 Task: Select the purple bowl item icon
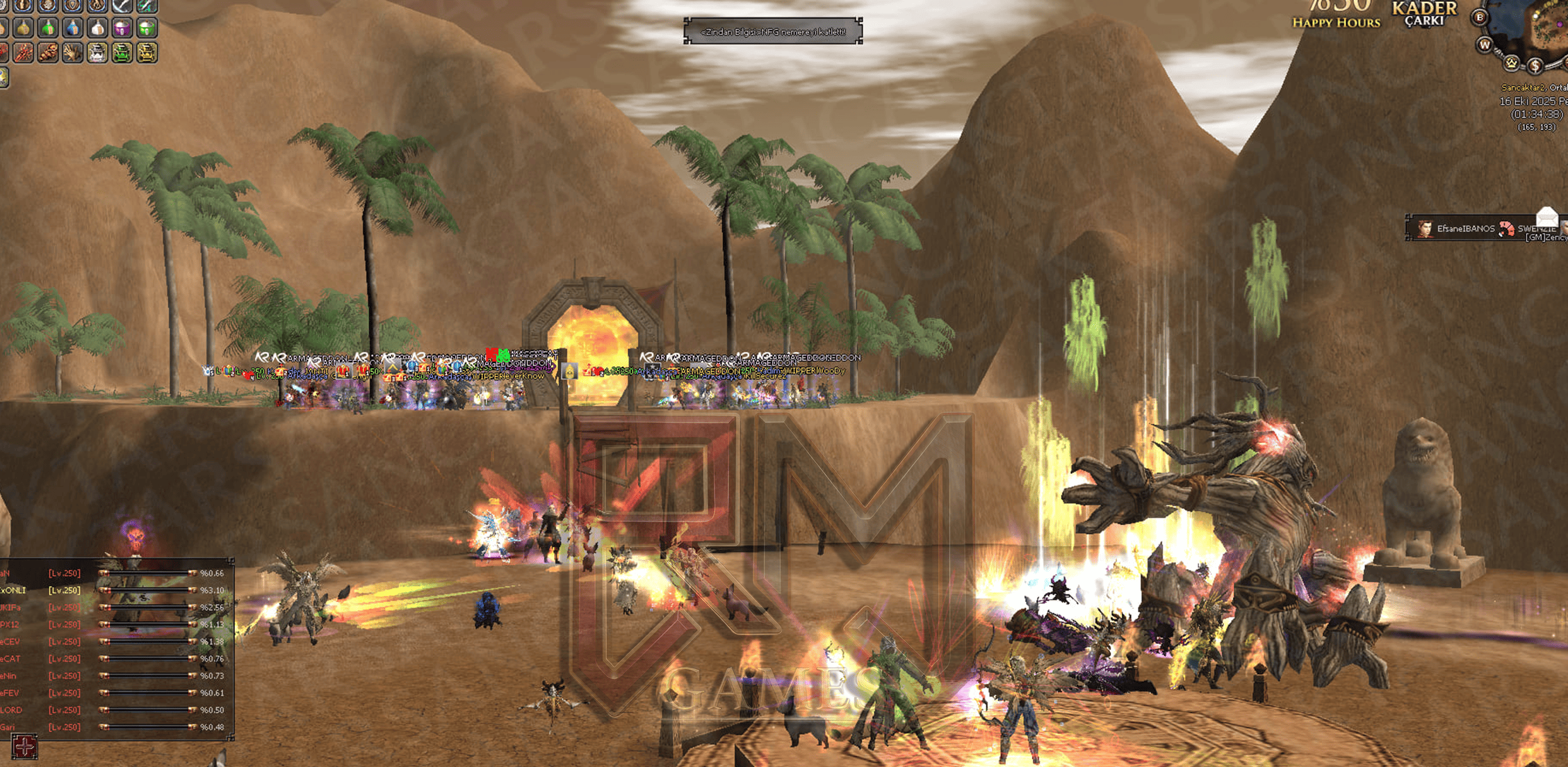click(x=122, y=28)
